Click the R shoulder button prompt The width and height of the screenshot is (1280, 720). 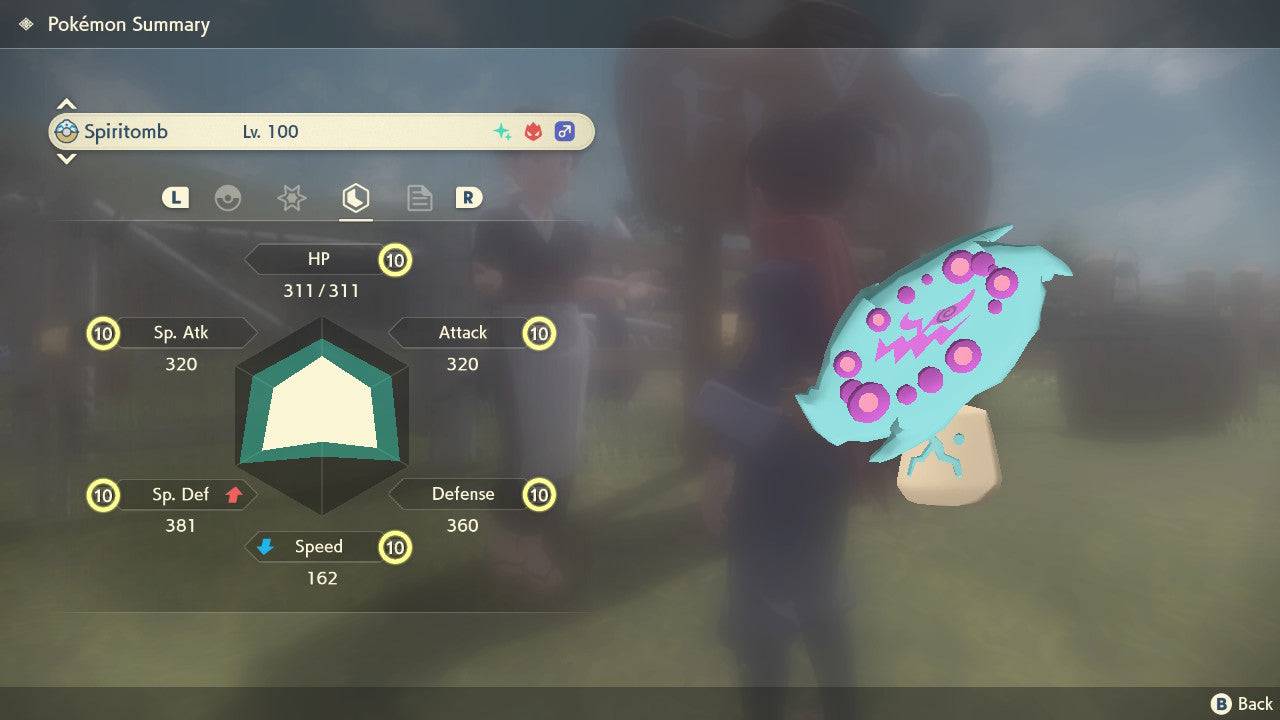[x=469, y=198]
